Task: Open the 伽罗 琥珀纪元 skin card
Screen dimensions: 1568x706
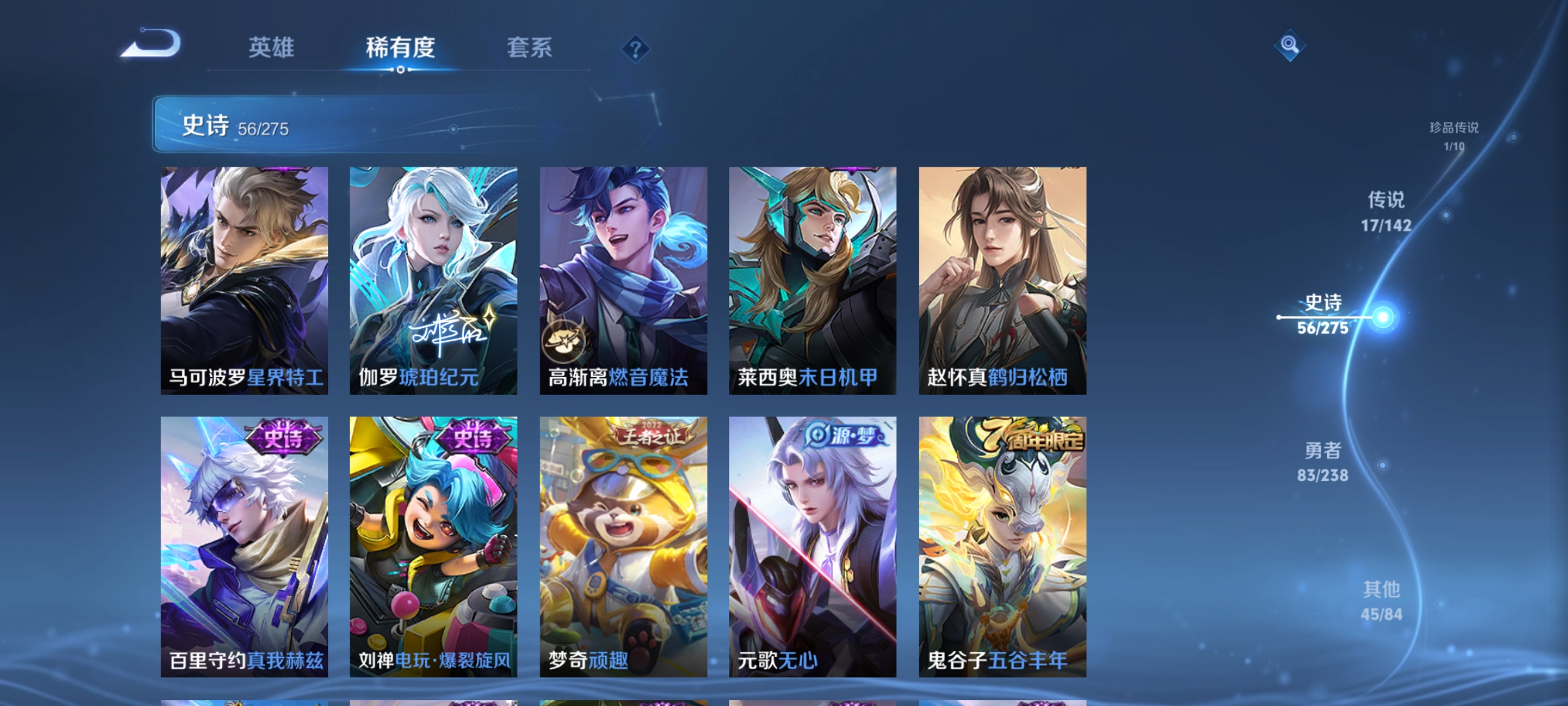Action: 433,281
